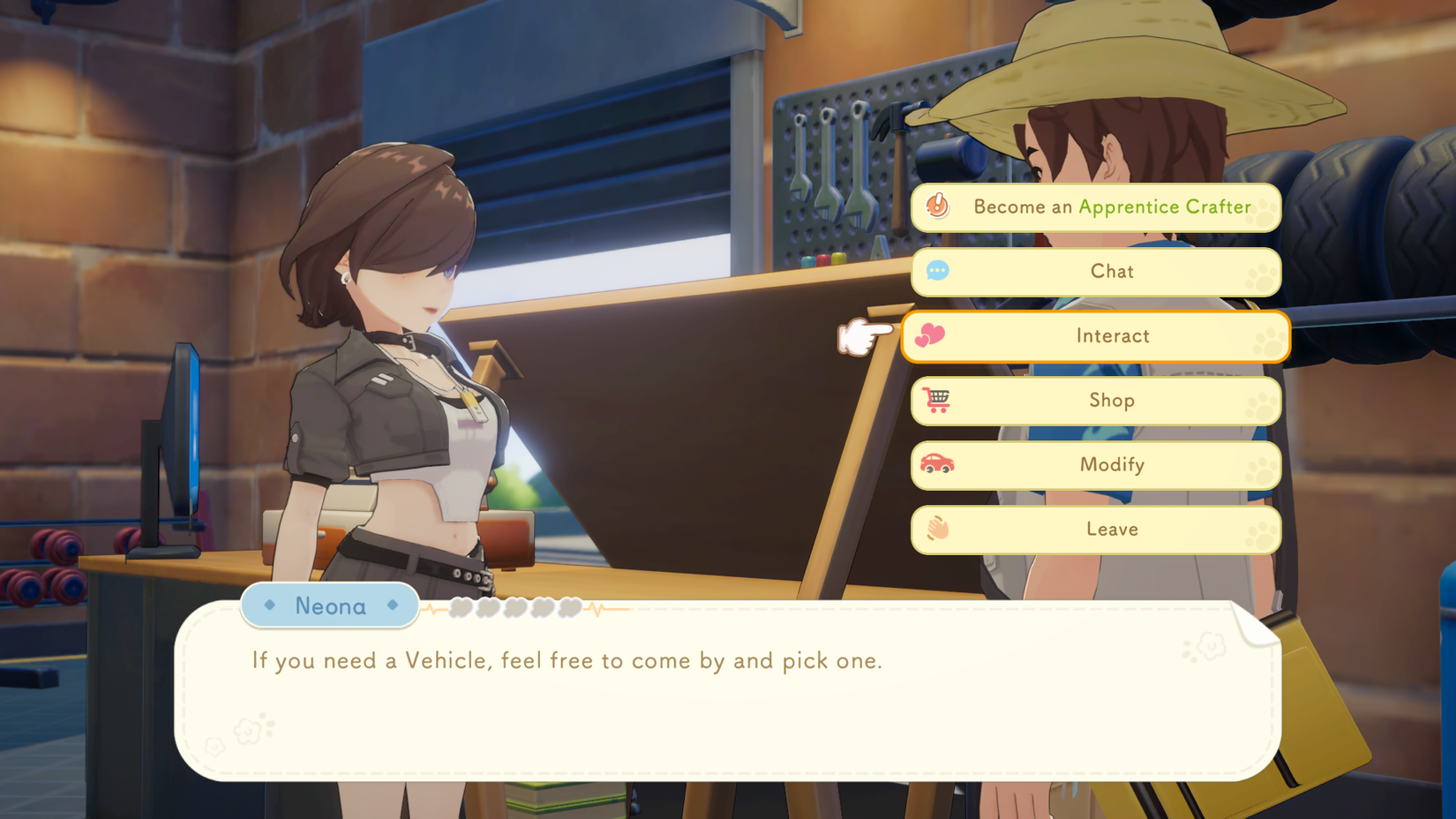The image size is (1456, 819).
Task: Select the Chat dialogue option
Action: pos(1096,272)
